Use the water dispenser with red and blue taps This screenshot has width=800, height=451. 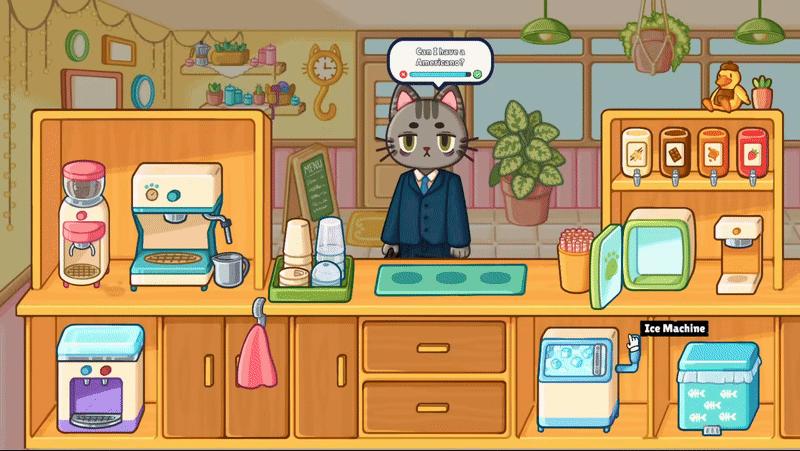pos(91,380)
